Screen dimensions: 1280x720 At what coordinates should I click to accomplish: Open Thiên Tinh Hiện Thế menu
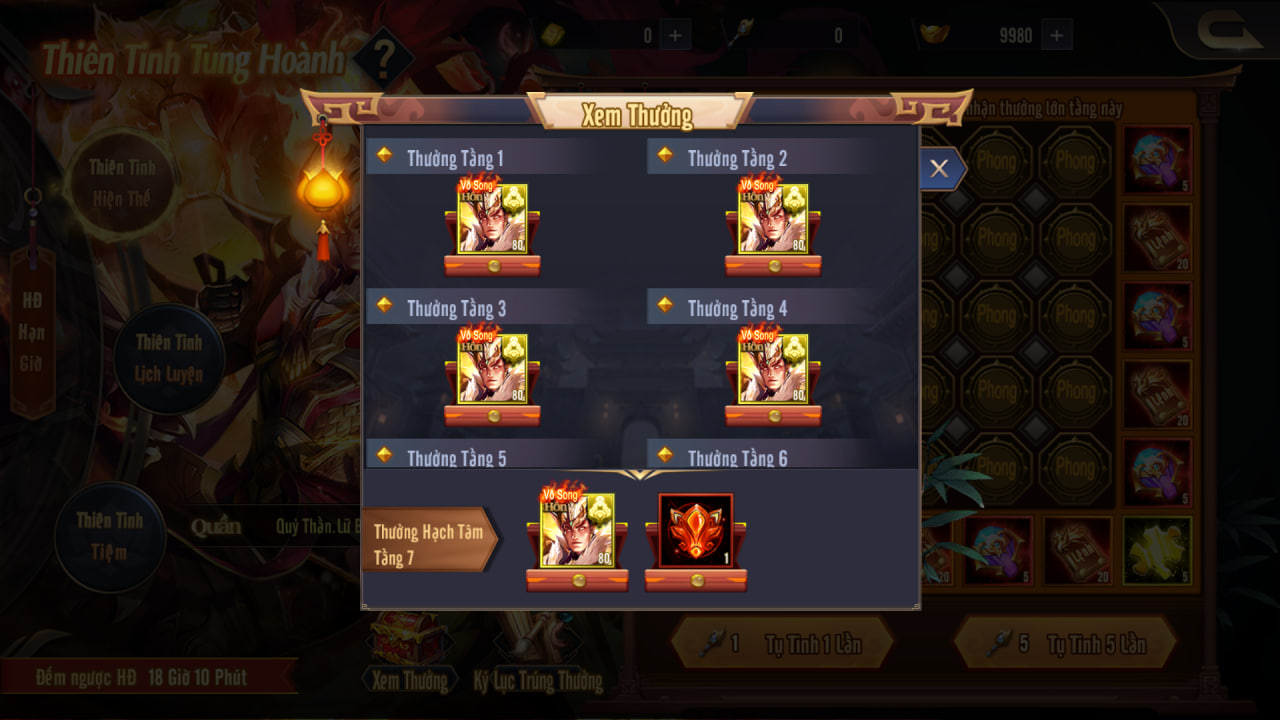click(x=120, y=182)
